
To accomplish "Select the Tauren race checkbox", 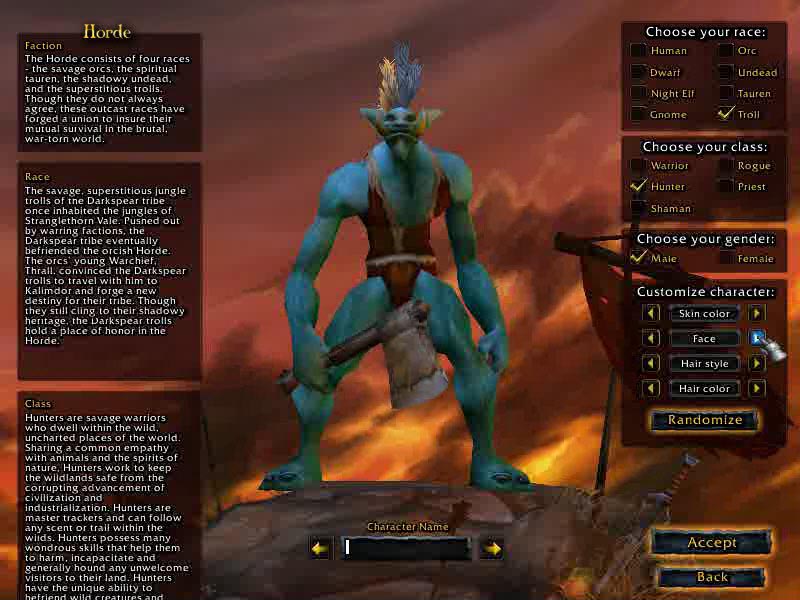I will [726, 93].
